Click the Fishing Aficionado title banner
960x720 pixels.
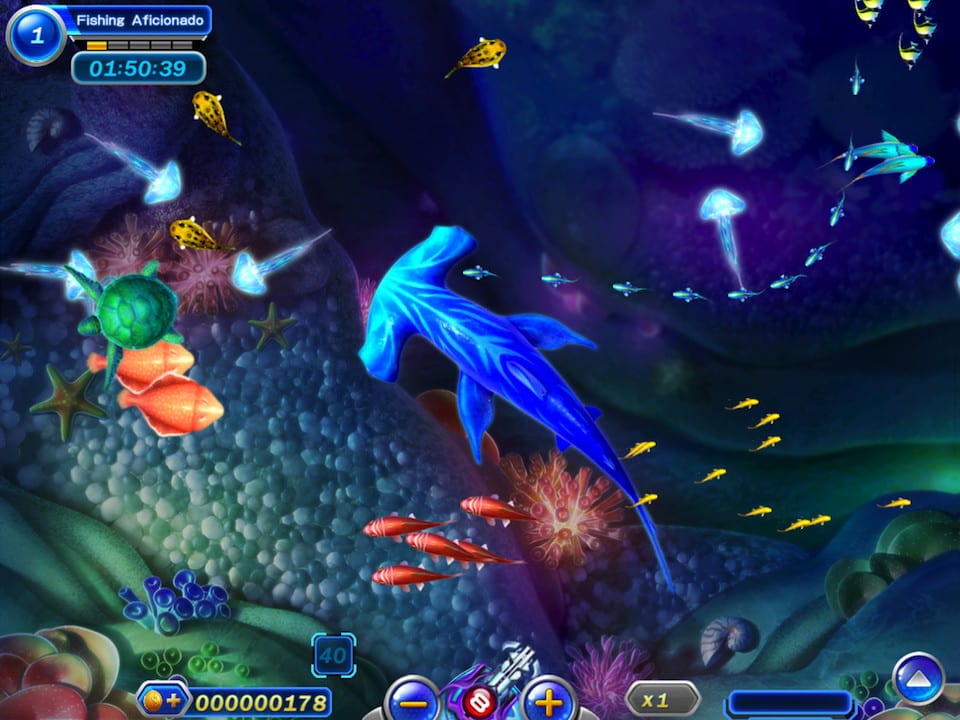[x=140, y=20]
